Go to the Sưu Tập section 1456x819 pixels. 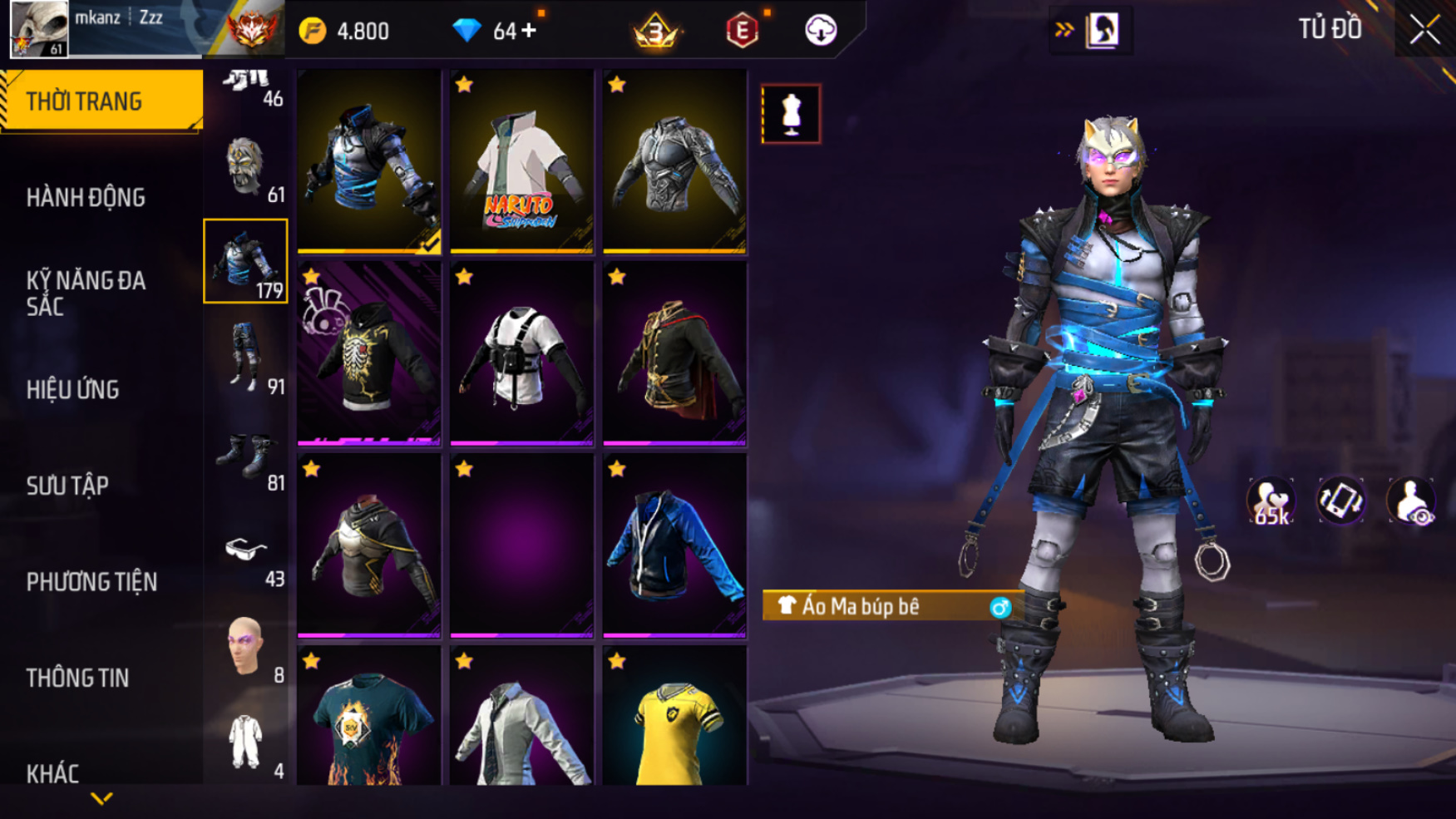point(67,486)
